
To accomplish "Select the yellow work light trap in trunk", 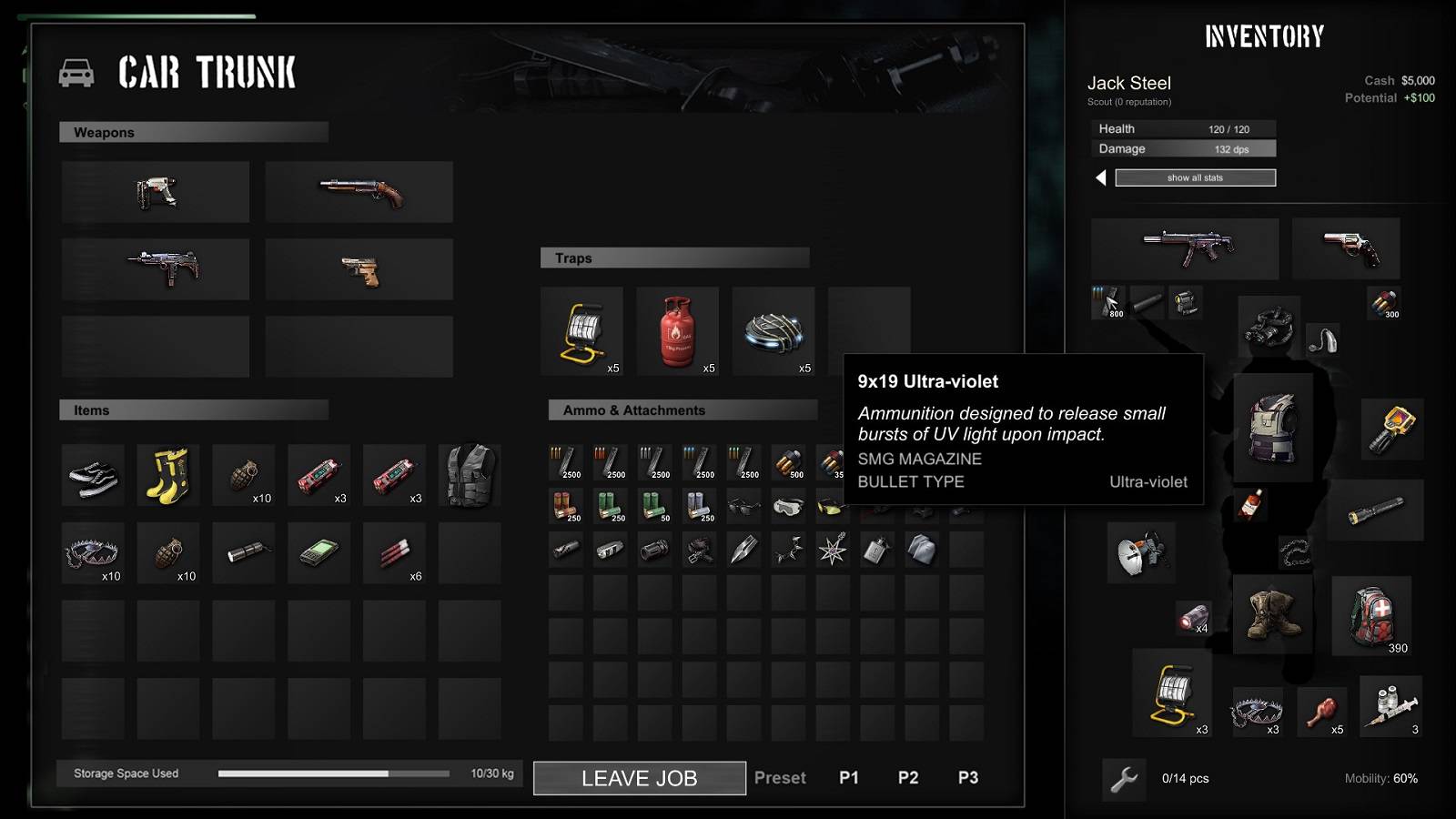I will coord(581,331).
